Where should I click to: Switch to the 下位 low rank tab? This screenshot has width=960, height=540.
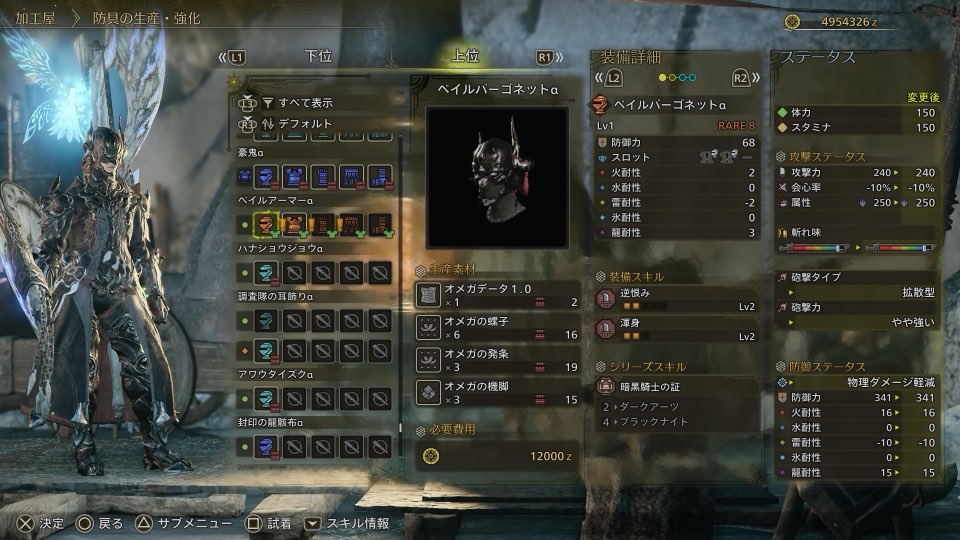point(318,56)
